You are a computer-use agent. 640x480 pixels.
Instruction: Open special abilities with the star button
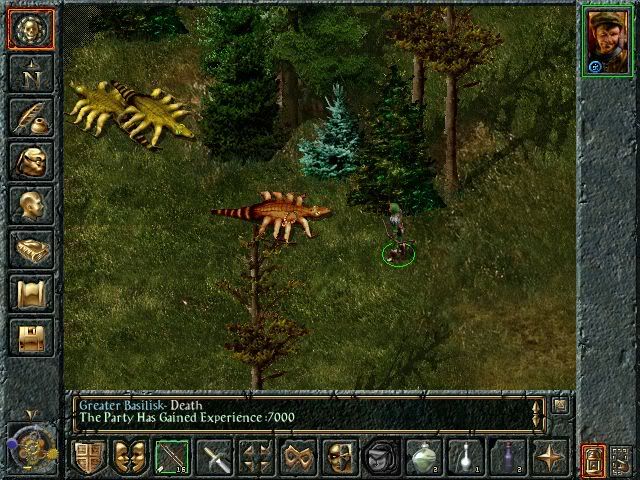pyautogui.click(x=548, y=458)
